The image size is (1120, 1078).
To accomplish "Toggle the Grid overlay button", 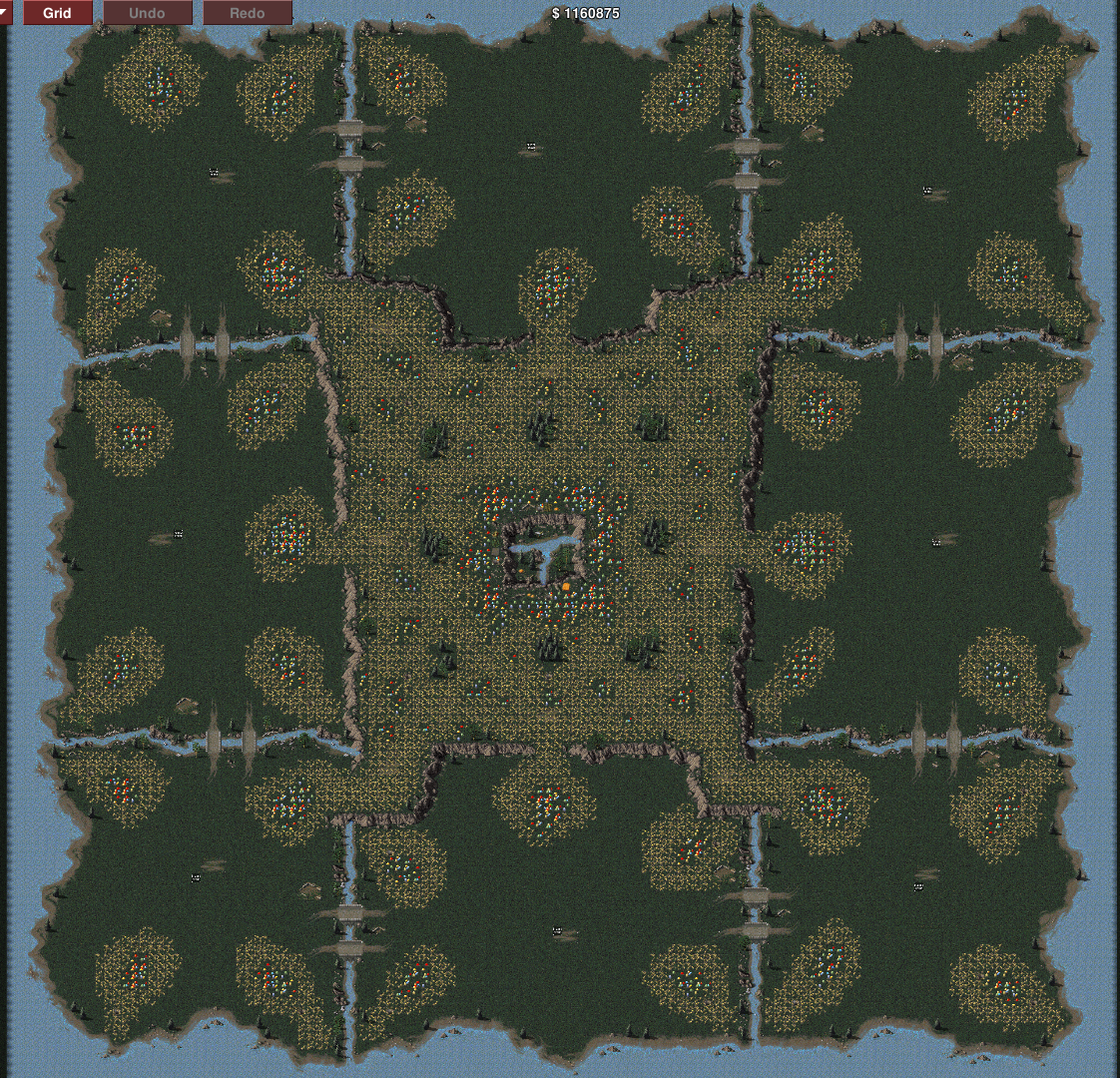I will pyautogui.click(x=58, y=13).
